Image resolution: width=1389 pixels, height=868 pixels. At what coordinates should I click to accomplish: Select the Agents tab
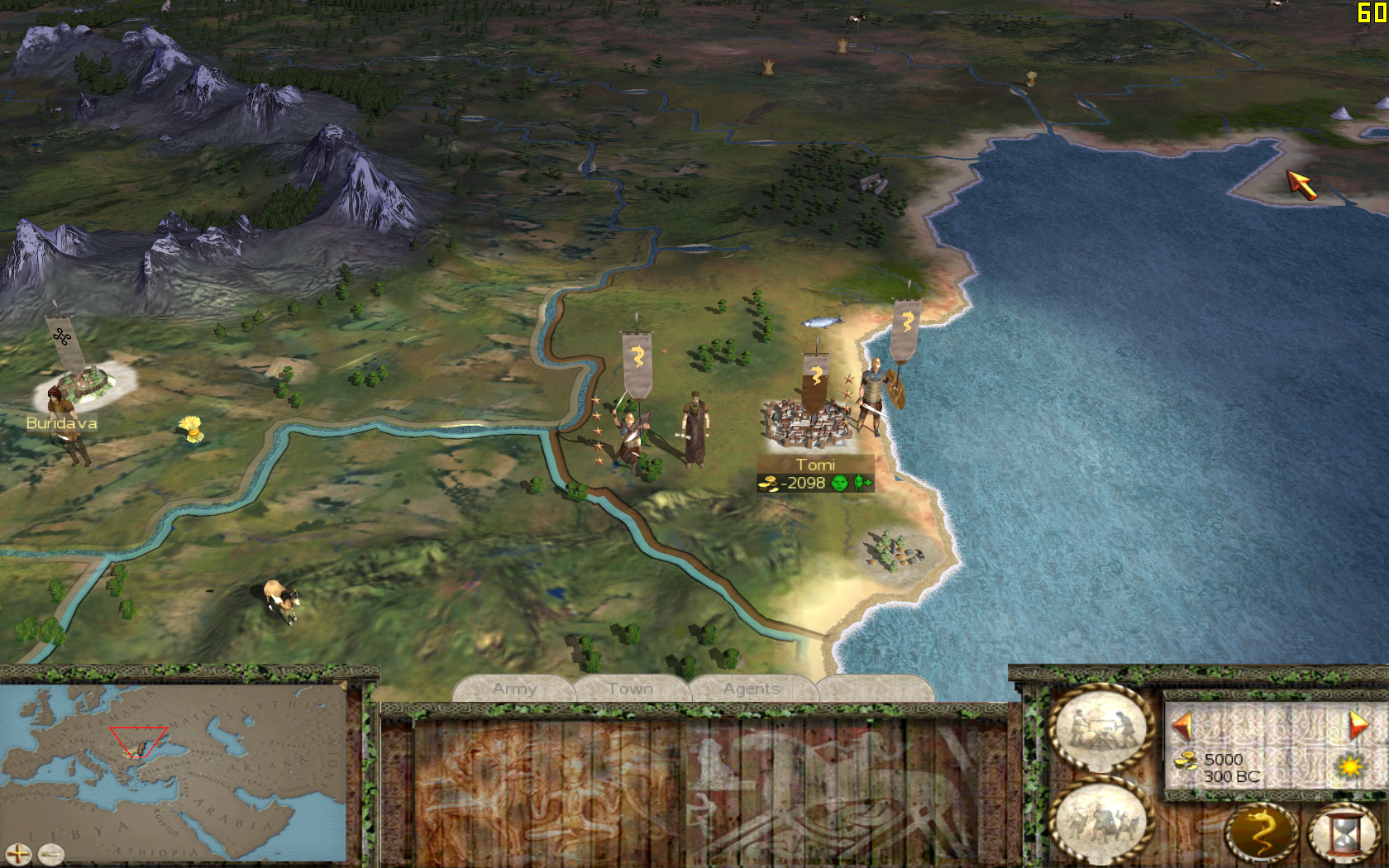coord(752,689)
